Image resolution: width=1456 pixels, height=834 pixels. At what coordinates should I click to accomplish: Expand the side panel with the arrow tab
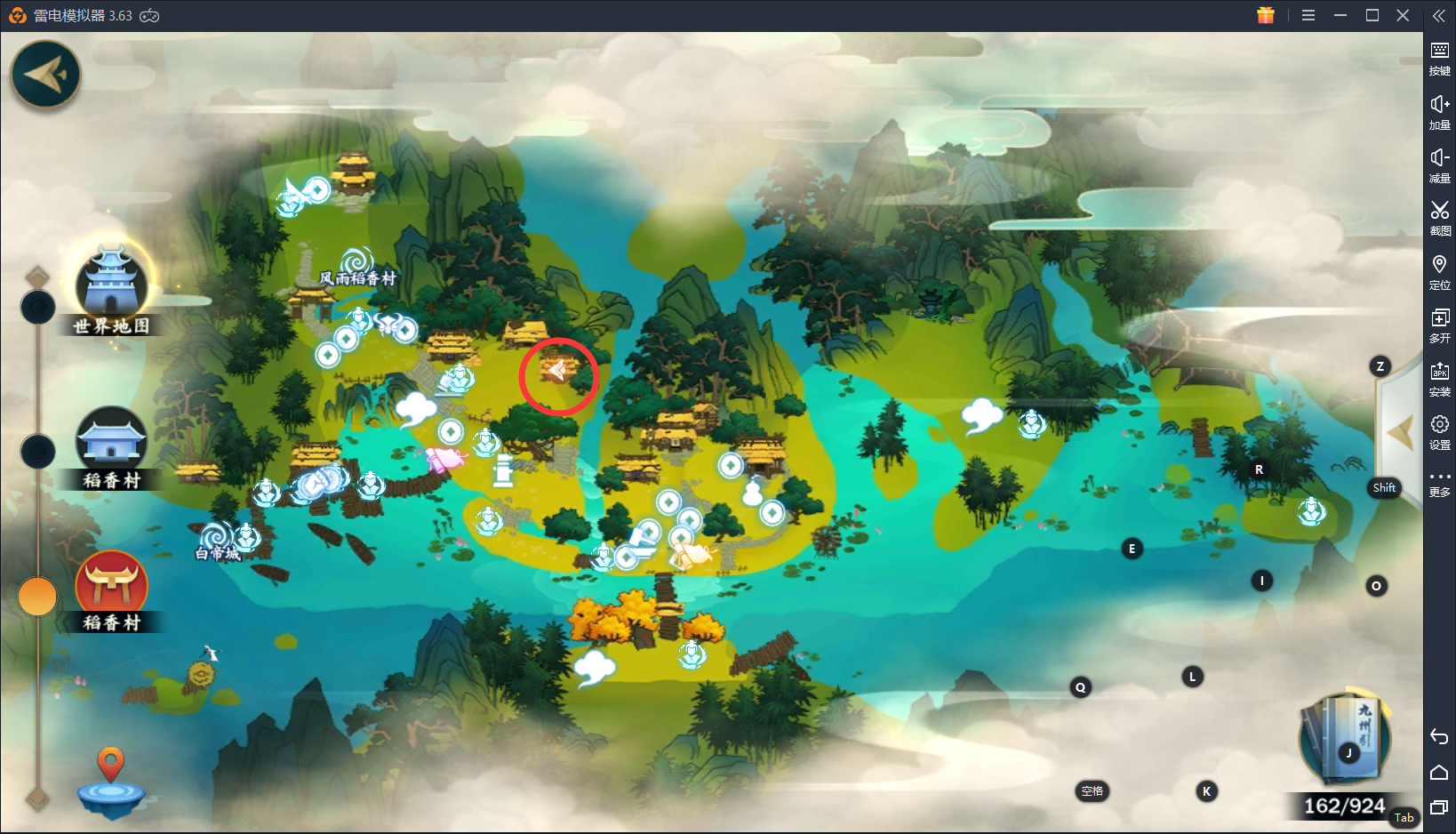(1399, 433)
